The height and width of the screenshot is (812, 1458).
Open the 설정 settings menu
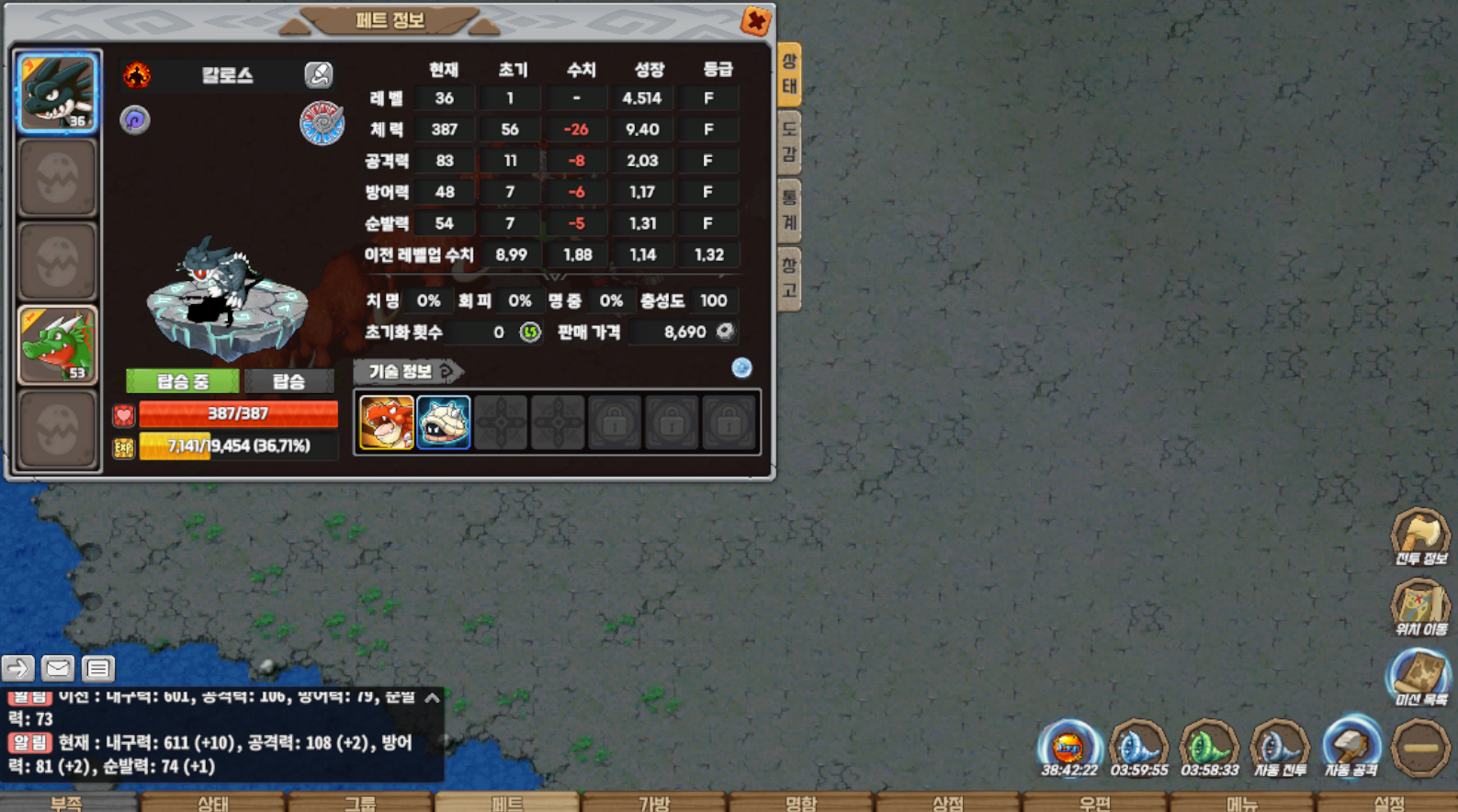click(x=1388, y=803)
